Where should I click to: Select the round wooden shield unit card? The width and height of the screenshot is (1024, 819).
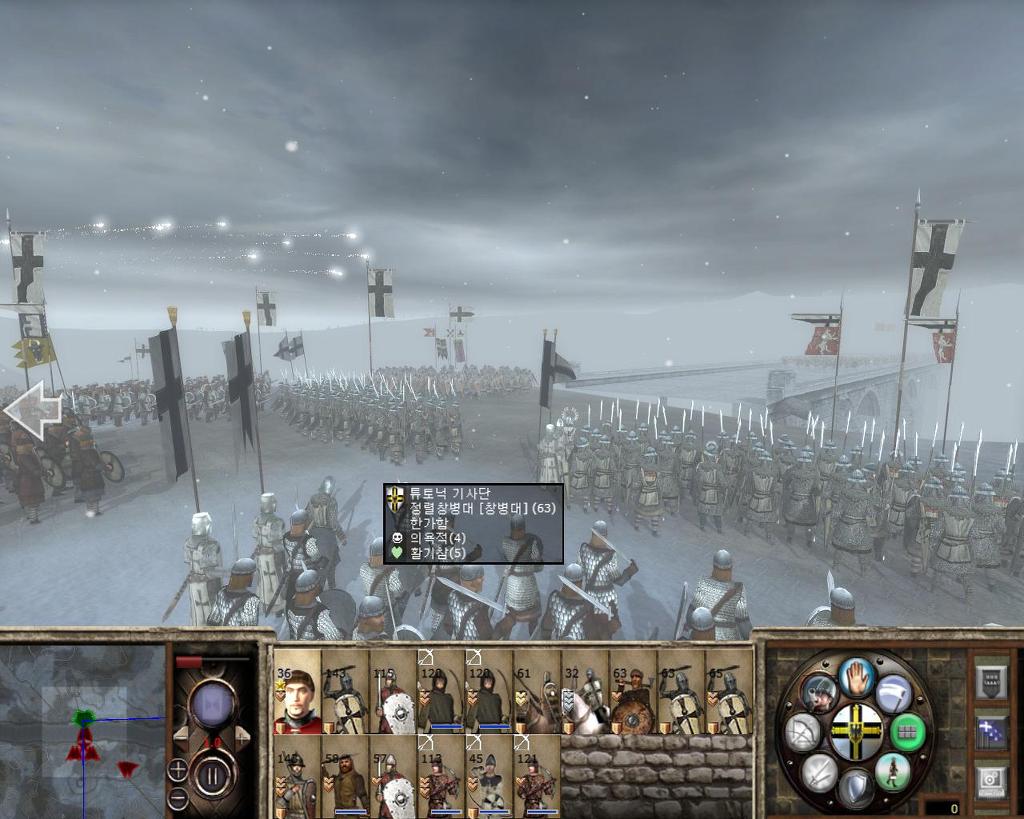[x=633, y=692]
